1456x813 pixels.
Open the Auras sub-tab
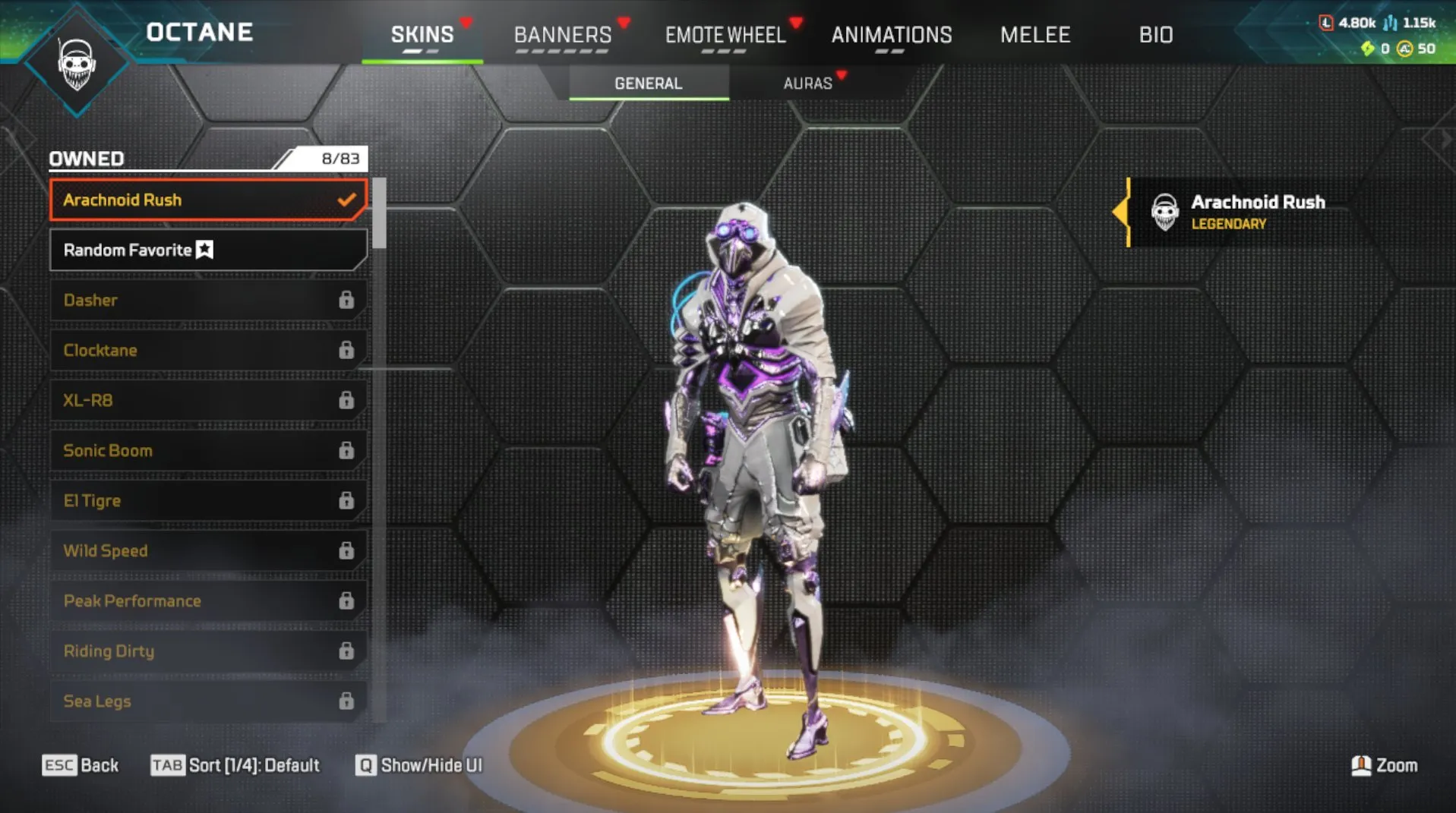click(x=807, y=84)
